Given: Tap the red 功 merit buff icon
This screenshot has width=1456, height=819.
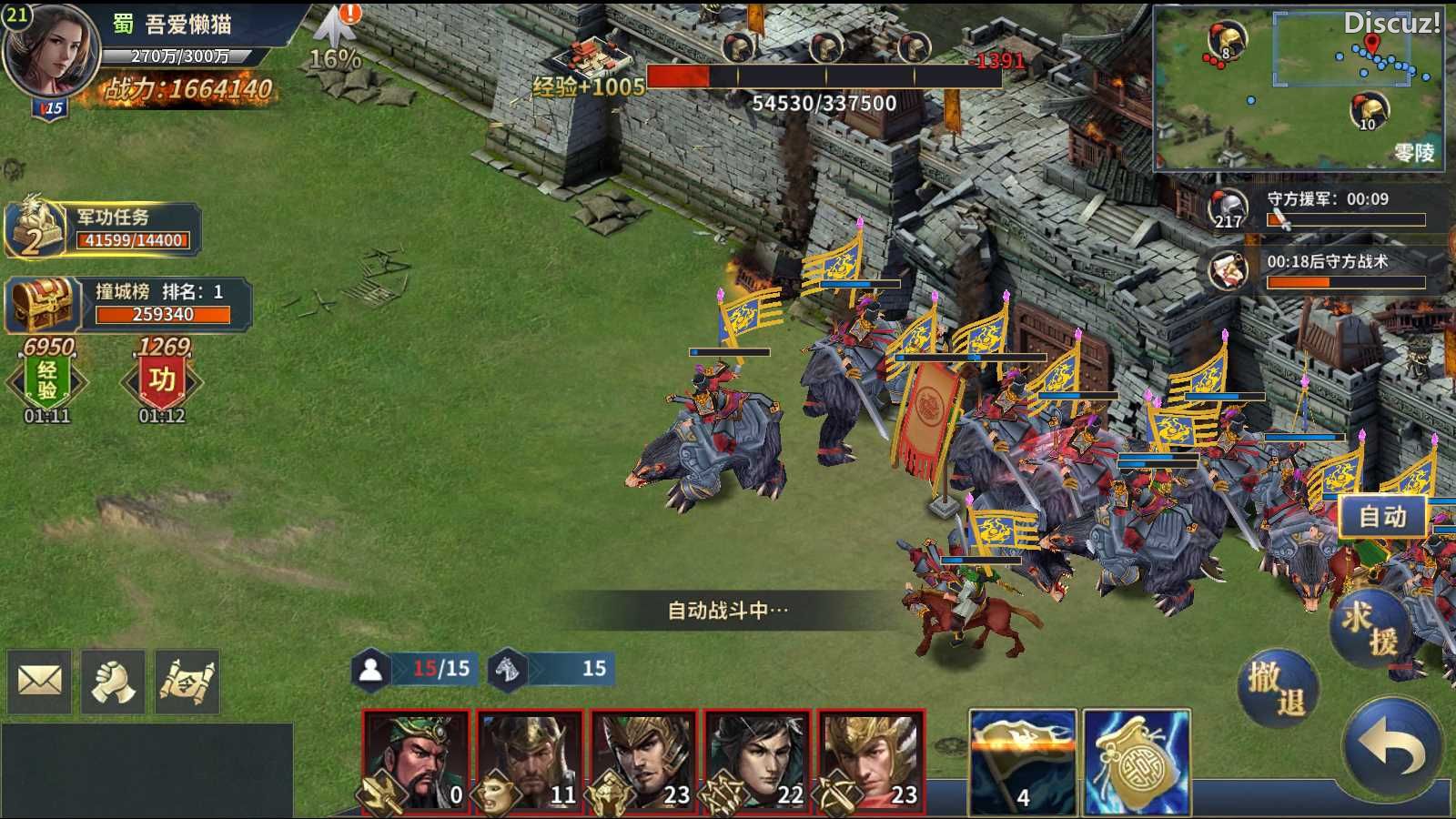Looking at the screenshot, I should (x=162, y=381).
